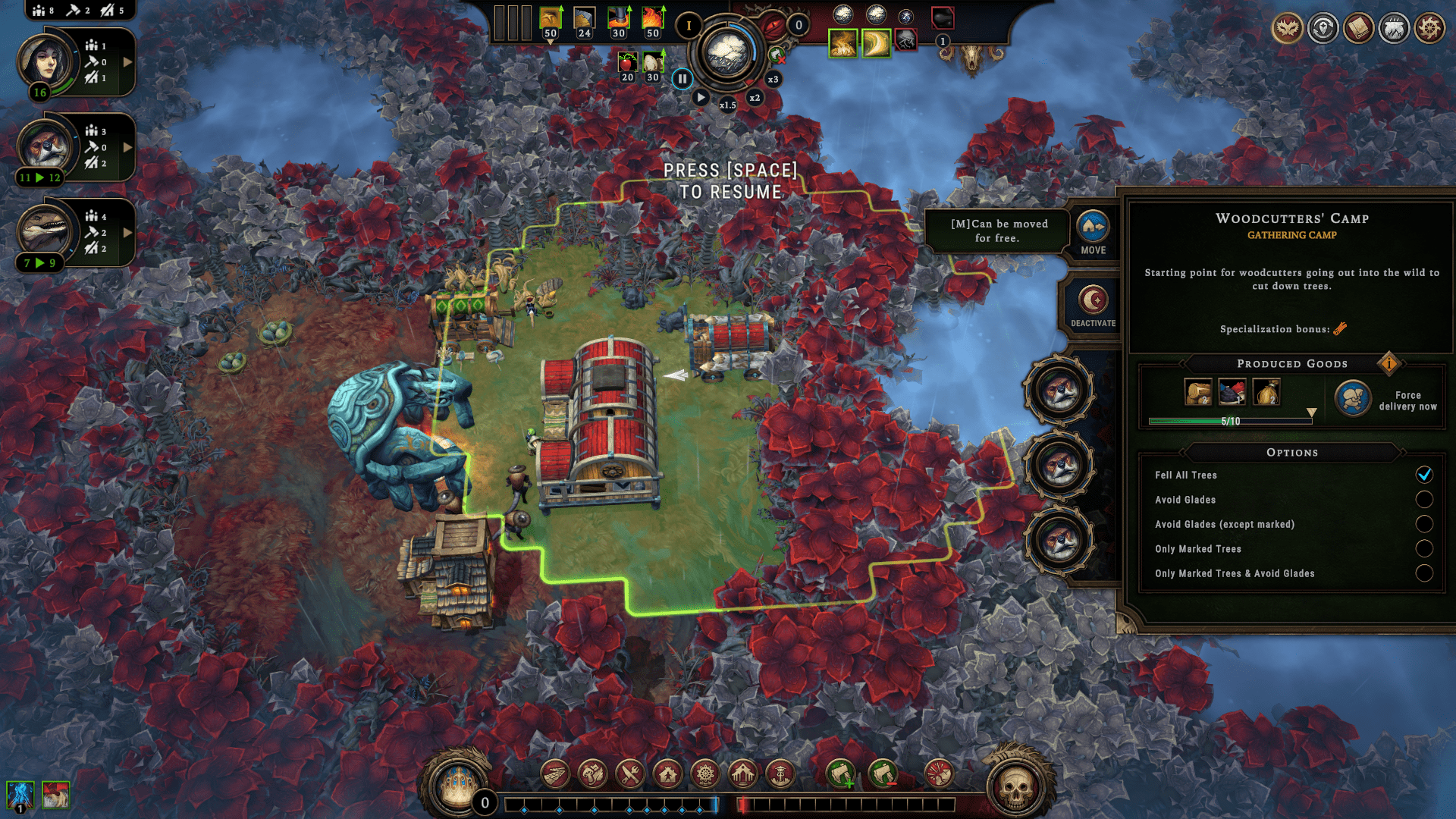This screenshot has width=1456, height=819.
Task: Click the Move building button
Action: pyautogui.click(x=1093, y=231)
